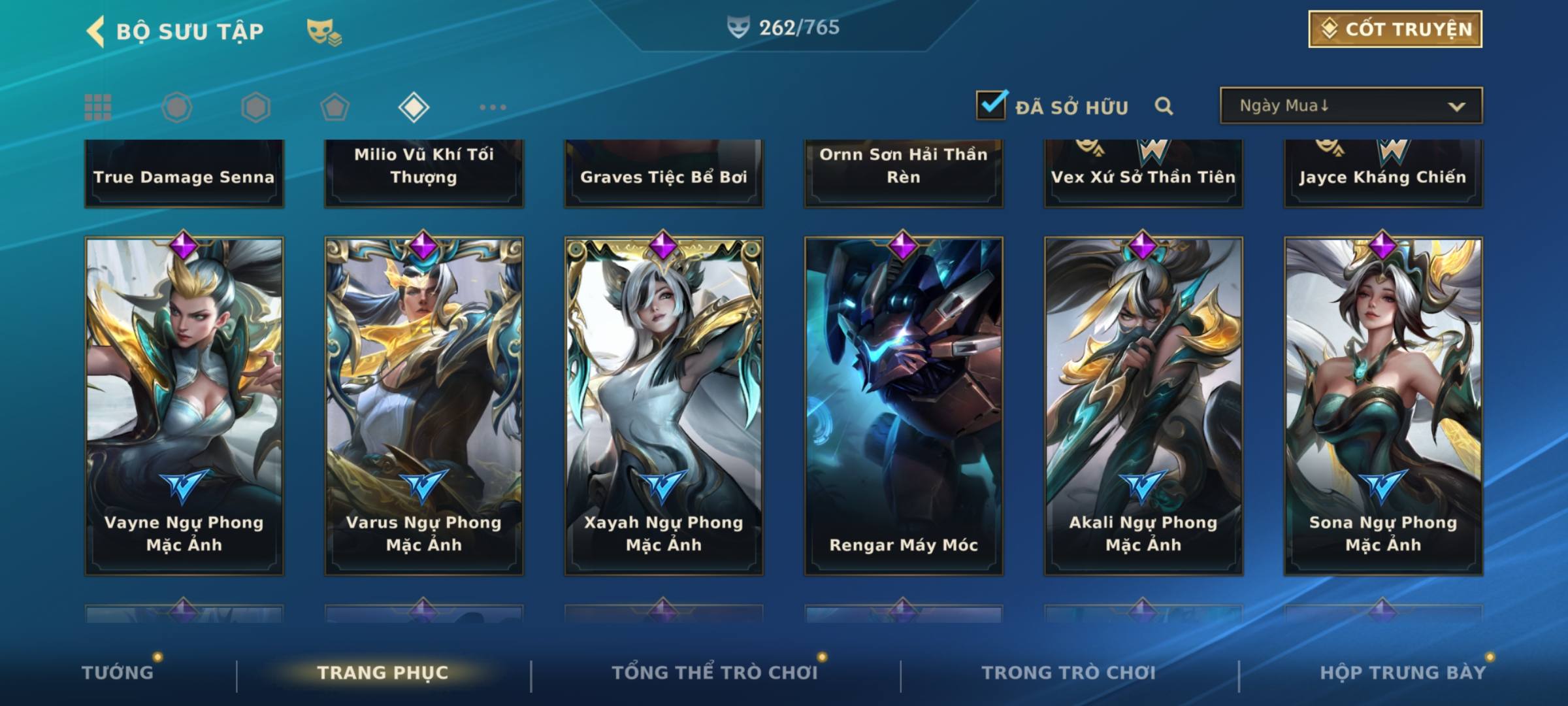Screen dimensions: 1568x706
Task: Select Varus Ngự Phong Mặc Ảnh skin
Action: (x=424, y=405)
